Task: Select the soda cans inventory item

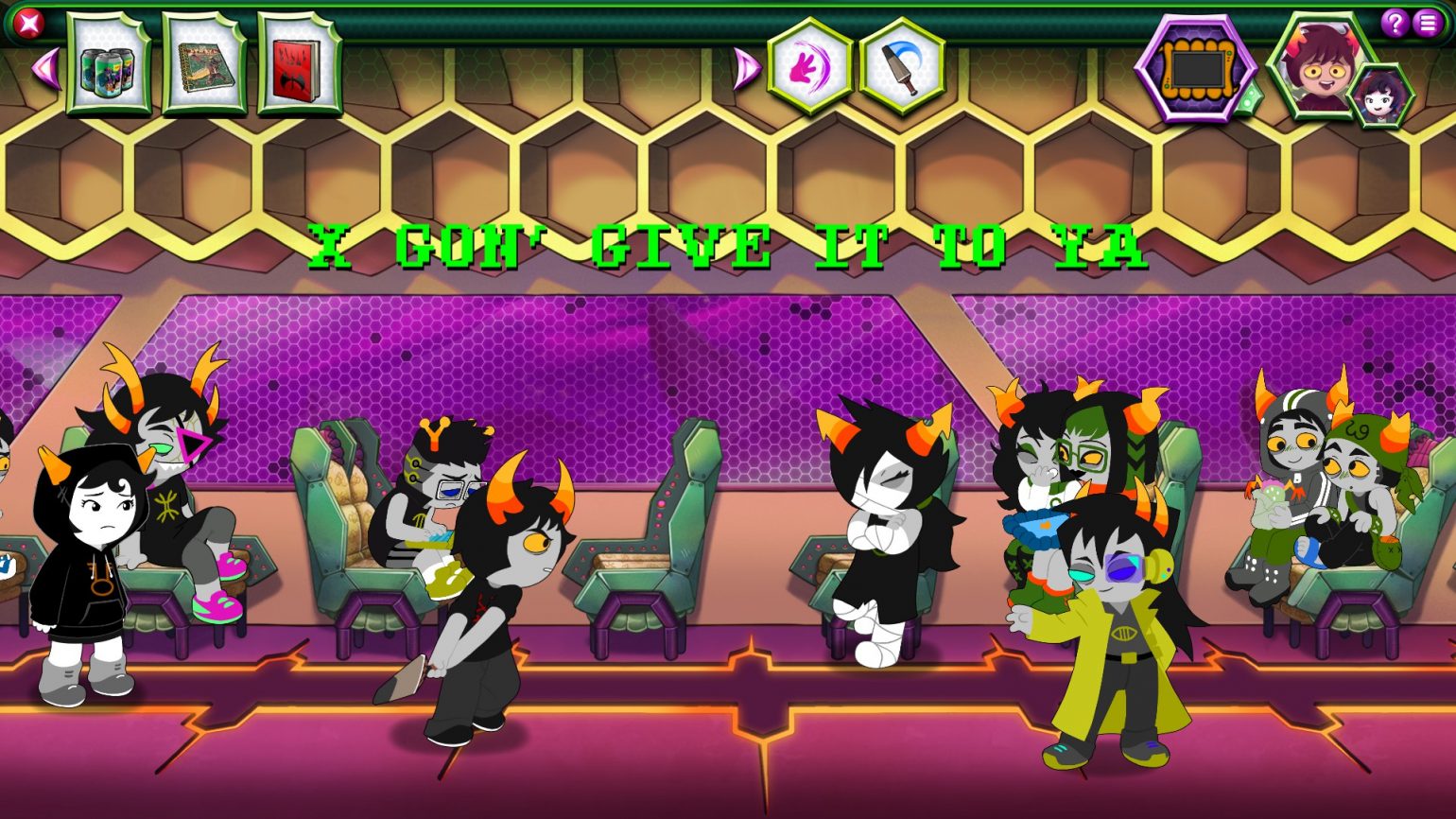Action: tap(109, 66)
